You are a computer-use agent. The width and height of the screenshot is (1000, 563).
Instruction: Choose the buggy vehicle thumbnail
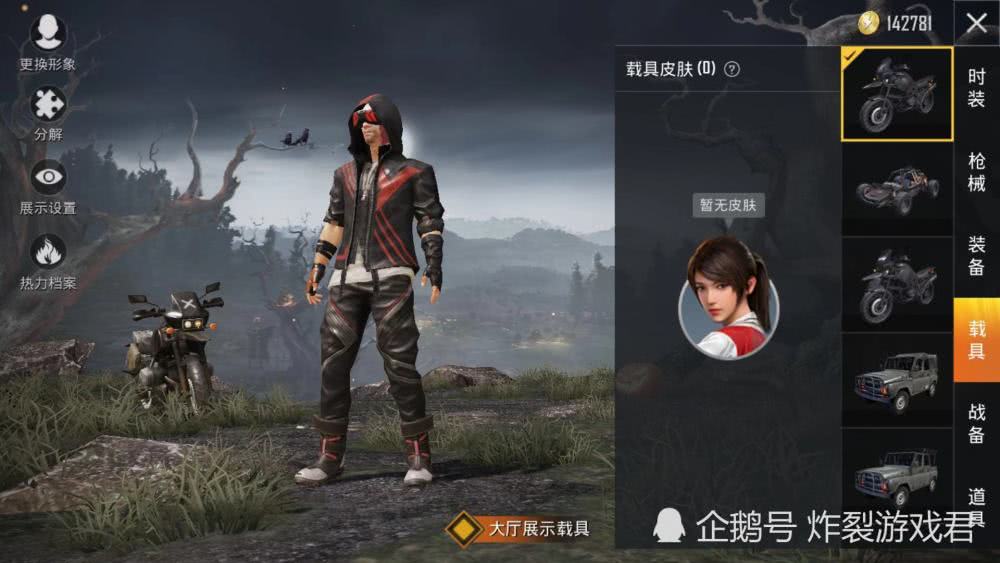click(x=897, y=187)
